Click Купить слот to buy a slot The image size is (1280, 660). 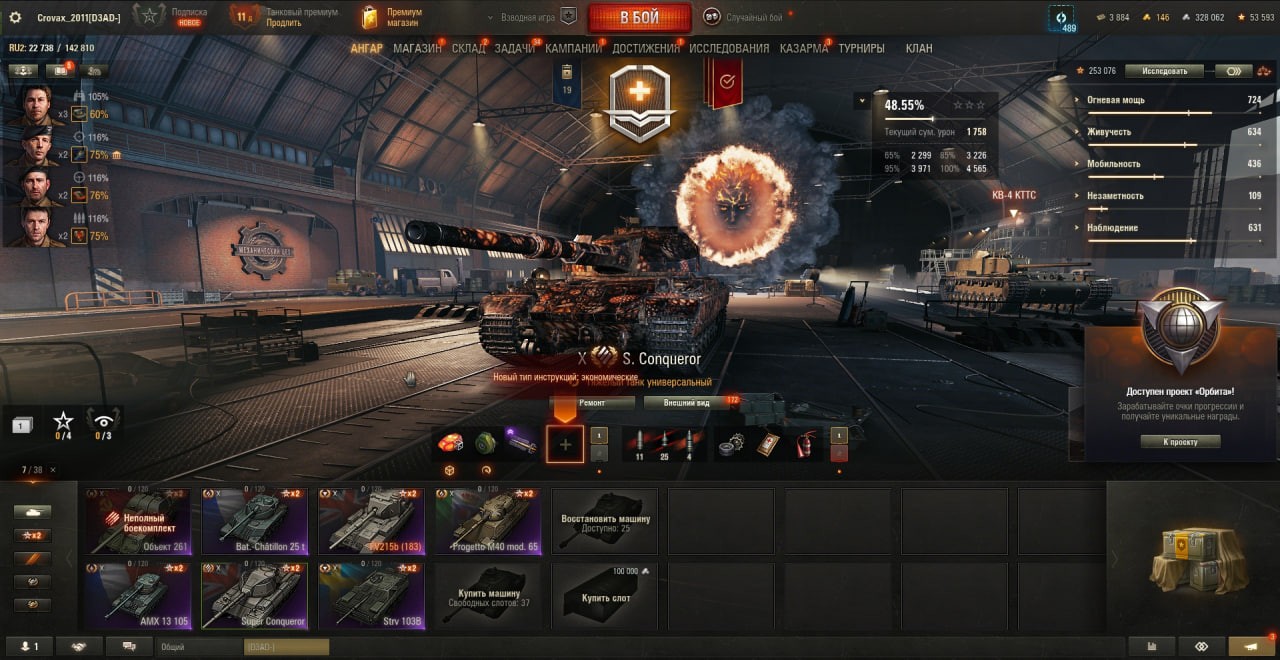coord(605,595)
